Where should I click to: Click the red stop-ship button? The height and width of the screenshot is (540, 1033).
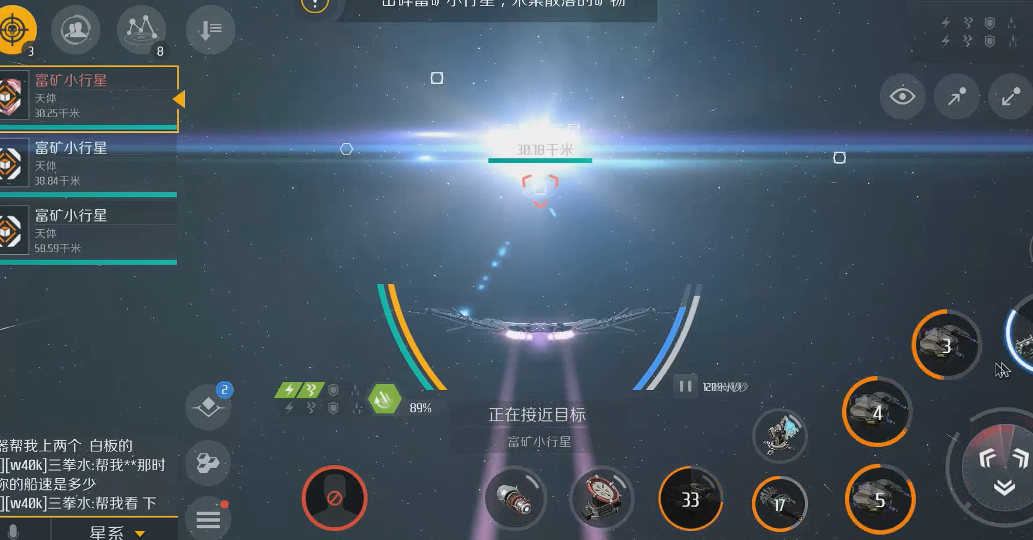pyautogui.click(x=334, y=498)
